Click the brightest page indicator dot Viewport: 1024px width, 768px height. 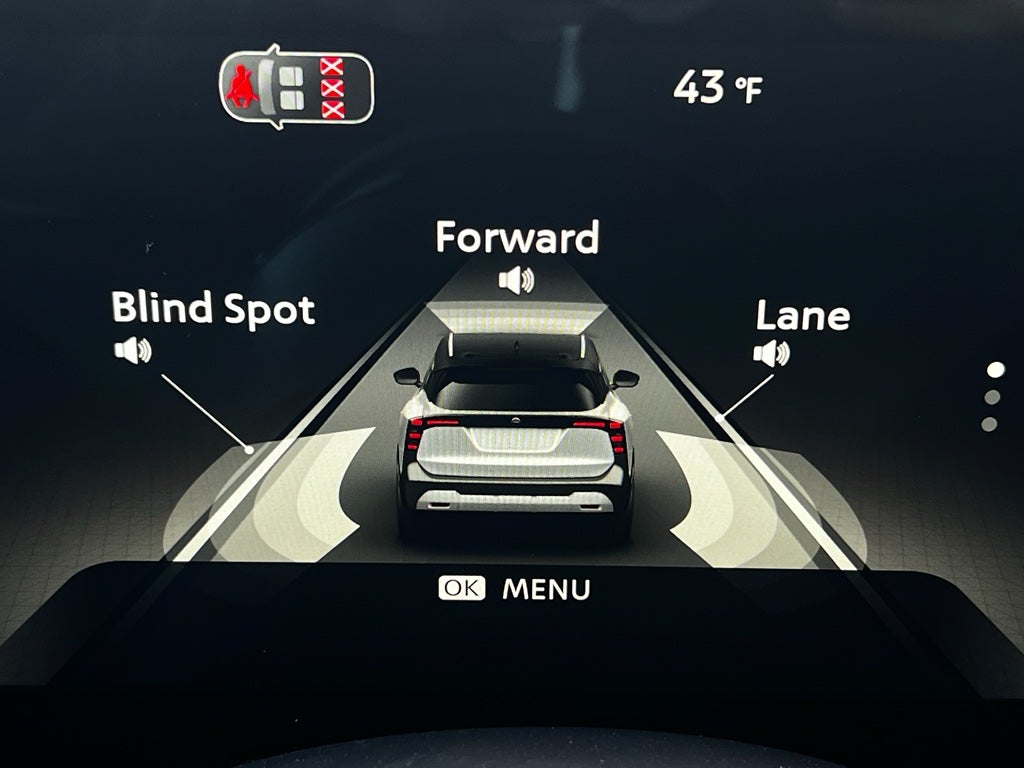click(994, 370)
